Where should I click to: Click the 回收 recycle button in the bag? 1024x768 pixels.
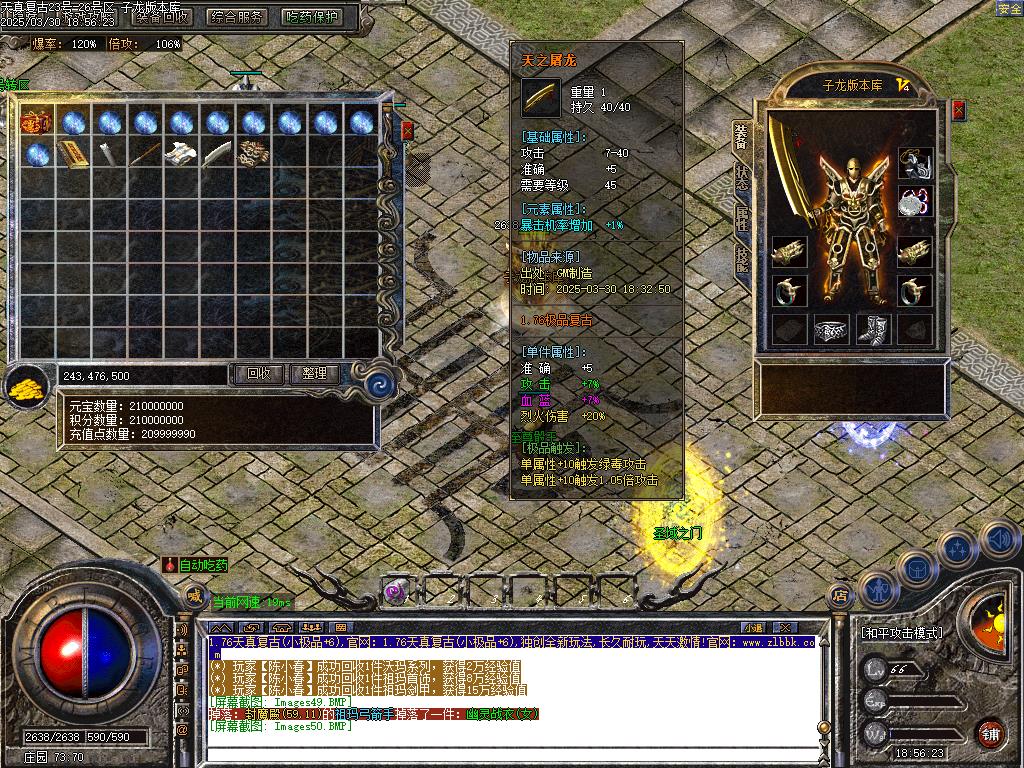click(258, 374)
